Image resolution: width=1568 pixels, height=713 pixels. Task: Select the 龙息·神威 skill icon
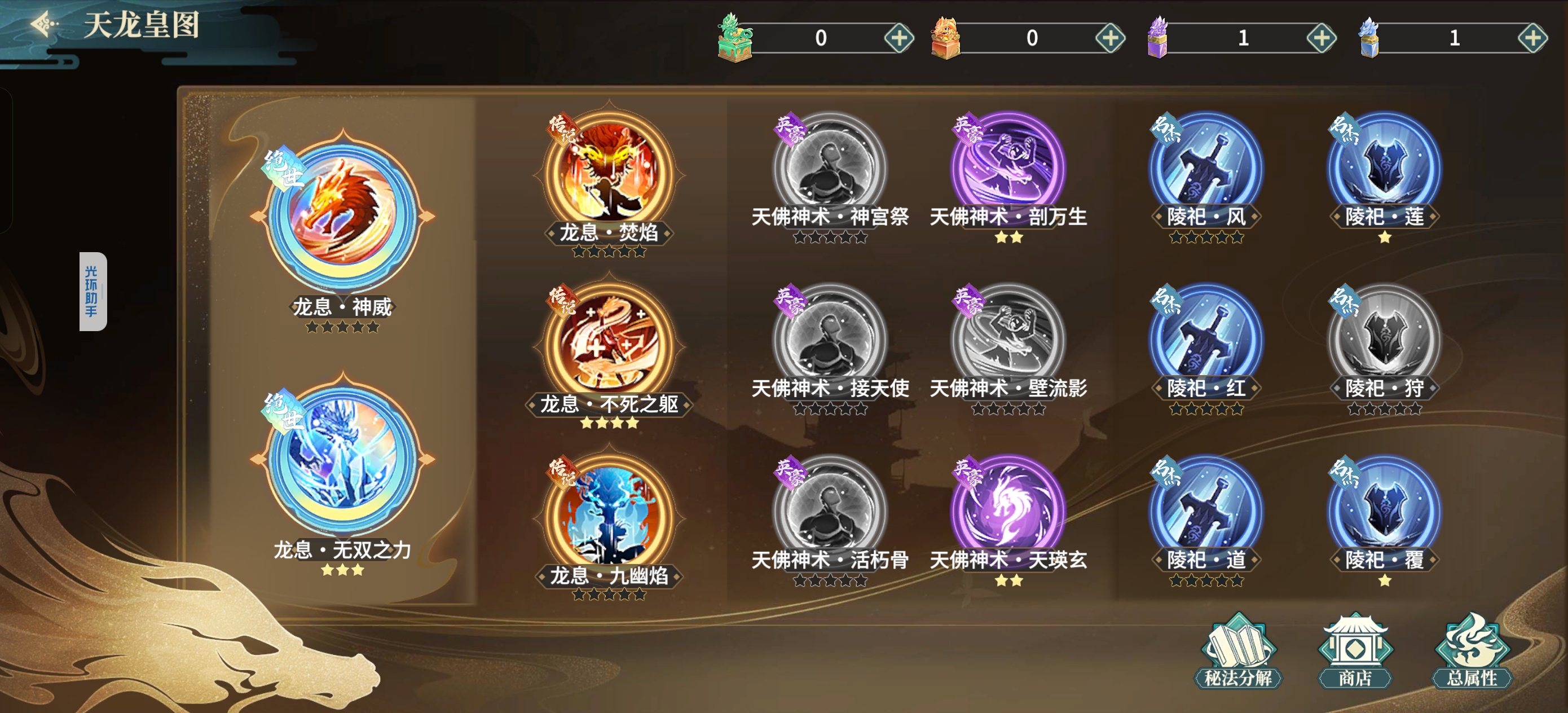pyautogui.click(x=343, y=216)
